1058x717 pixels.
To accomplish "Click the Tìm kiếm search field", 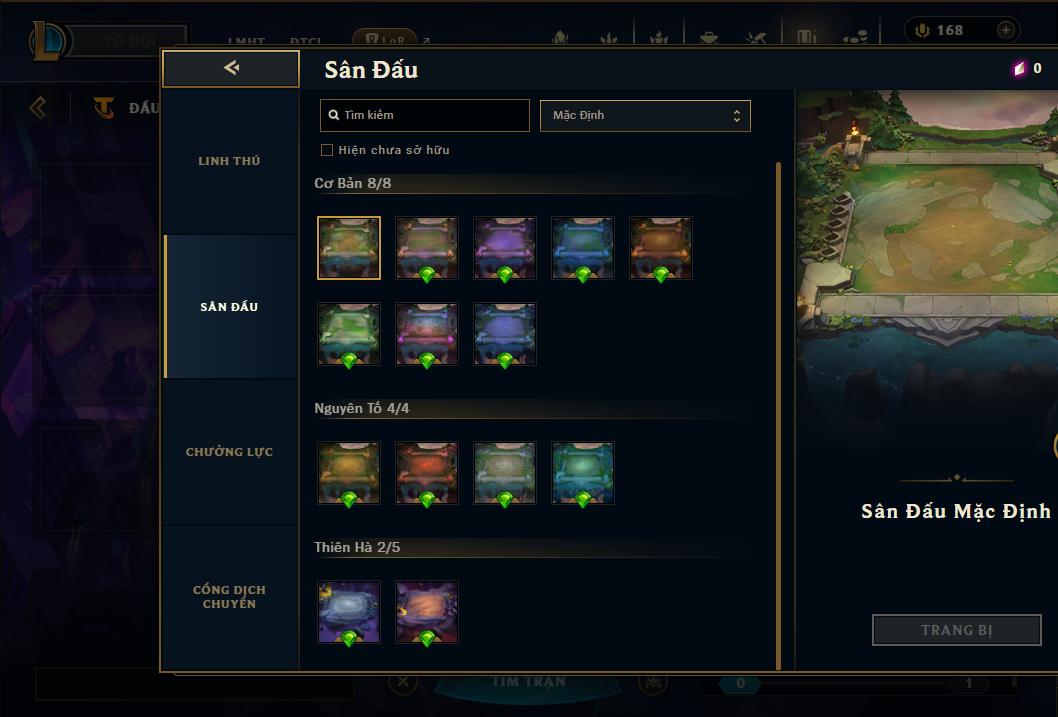I will [425, 115].
